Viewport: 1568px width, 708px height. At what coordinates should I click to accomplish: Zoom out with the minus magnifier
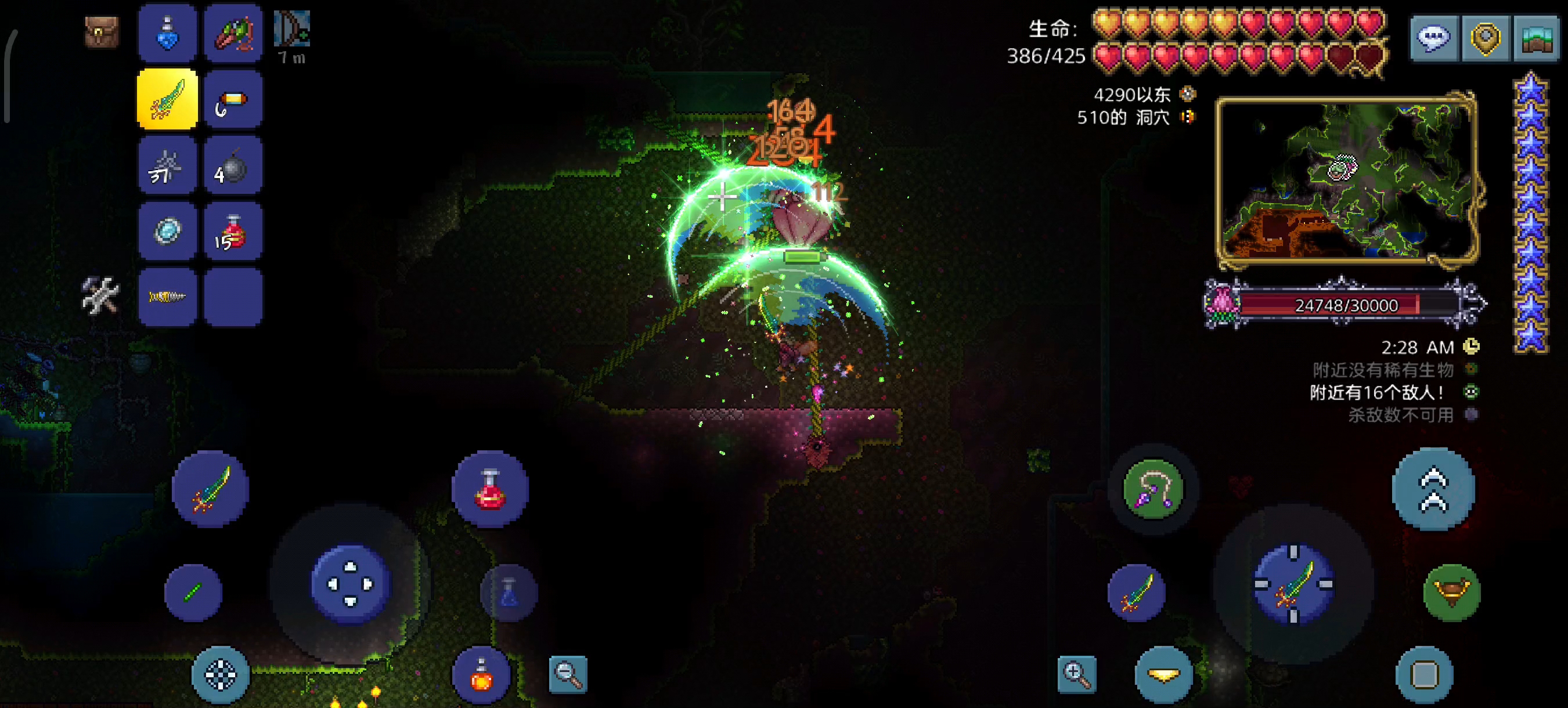click(568, 673)
